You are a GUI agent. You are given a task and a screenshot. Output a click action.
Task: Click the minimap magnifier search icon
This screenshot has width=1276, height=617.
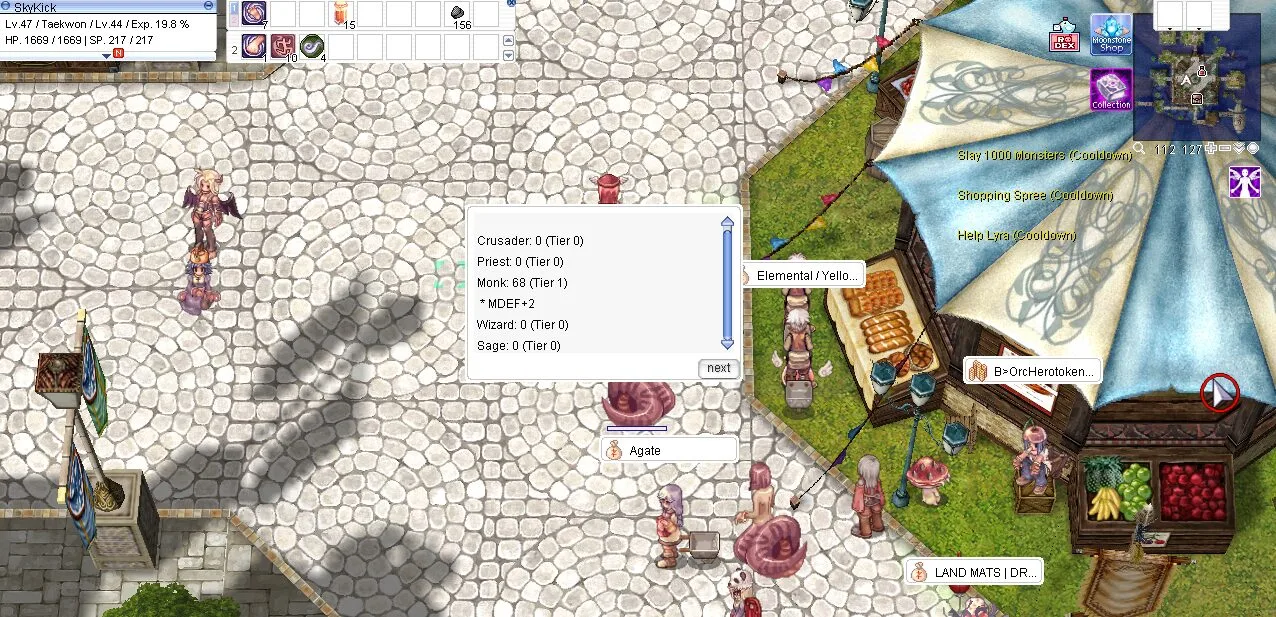[x=1139, y=149]
